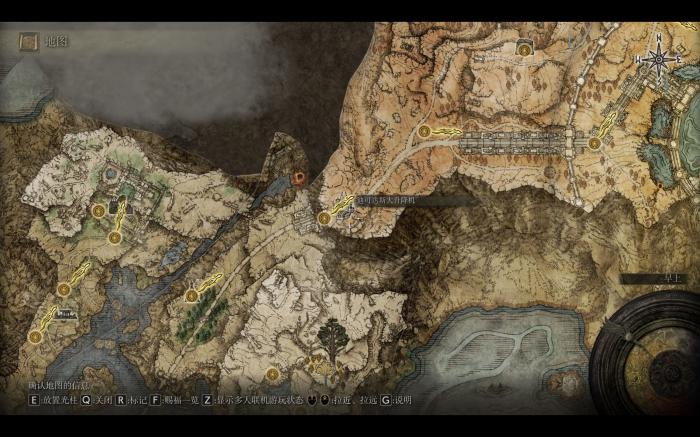Choose the grace left of the walled ruins
Screen dimensions: 700x437
pos(98,211)
